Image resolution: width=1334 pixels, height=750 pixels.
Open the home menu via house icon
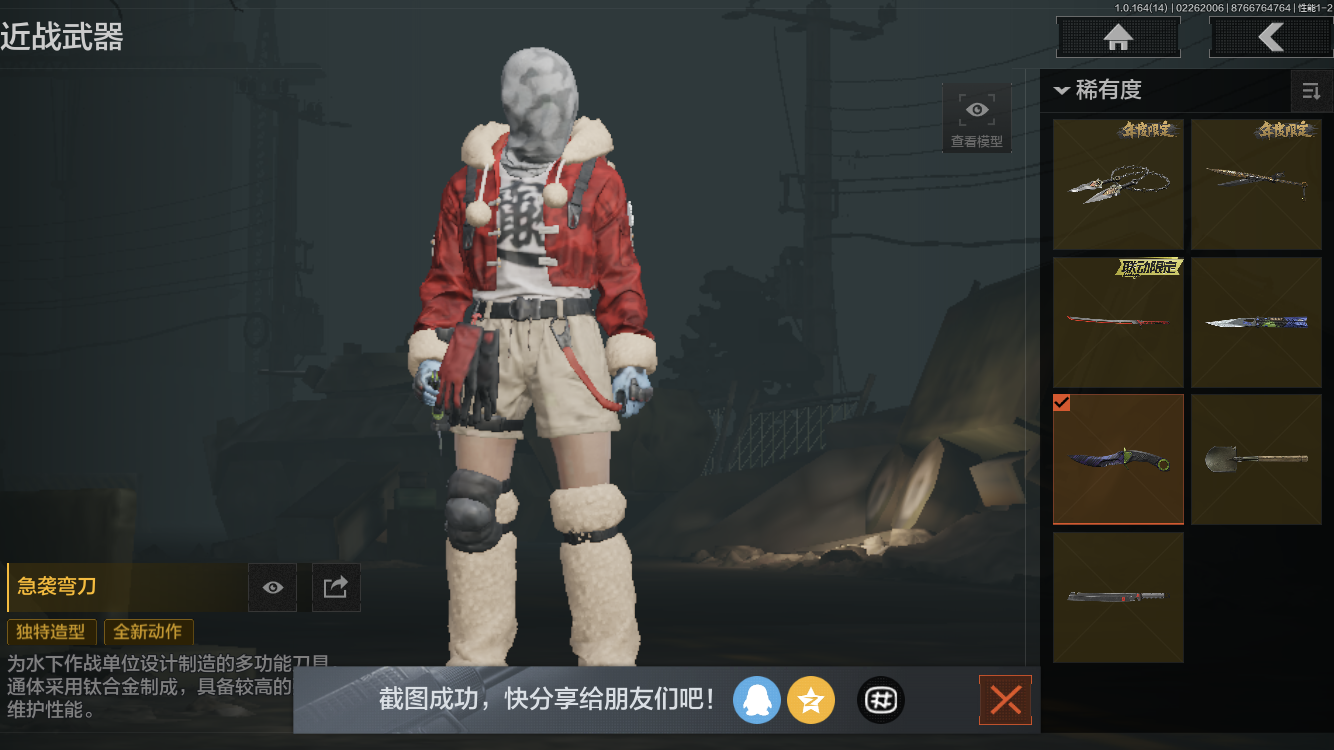click(x=1117, y=37)
